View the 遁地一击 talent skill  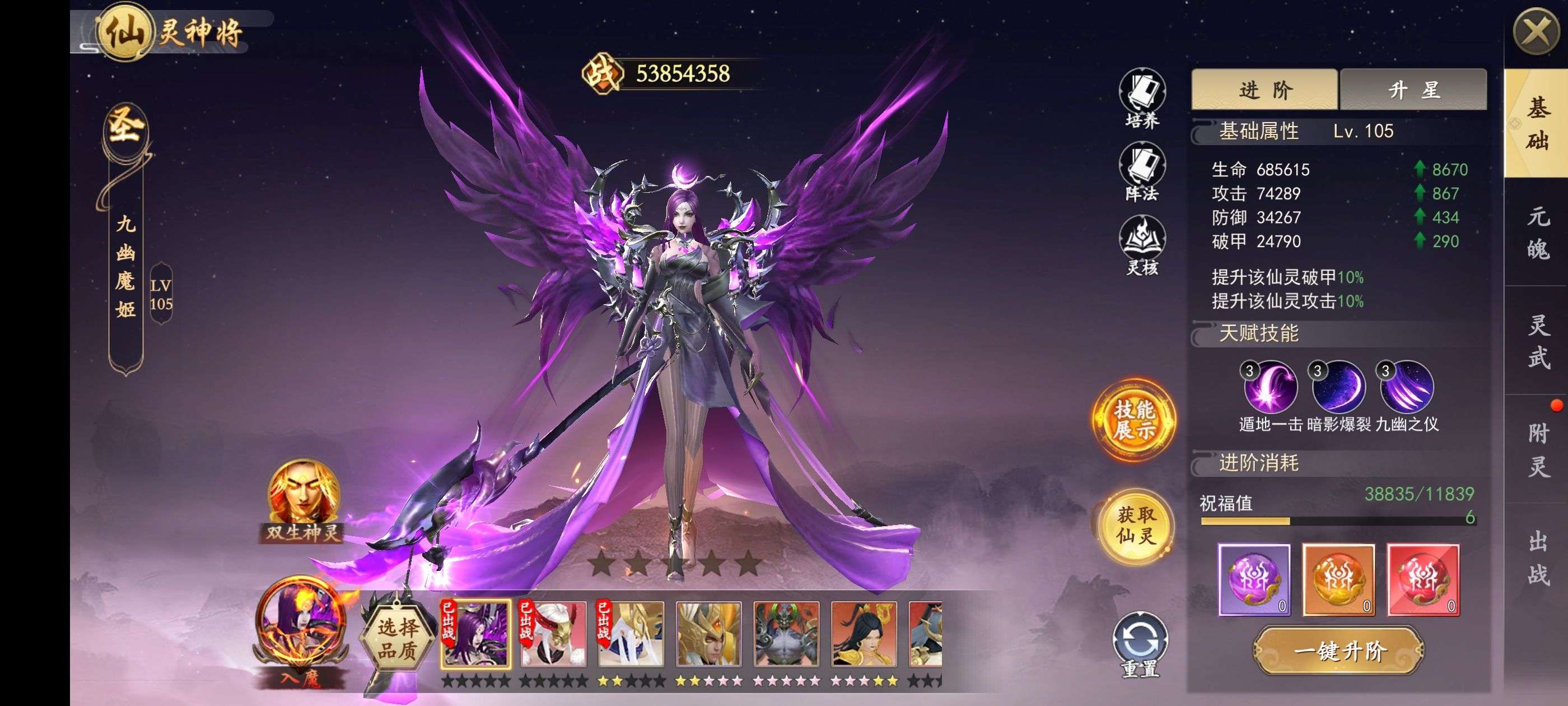coord(1270,387)
